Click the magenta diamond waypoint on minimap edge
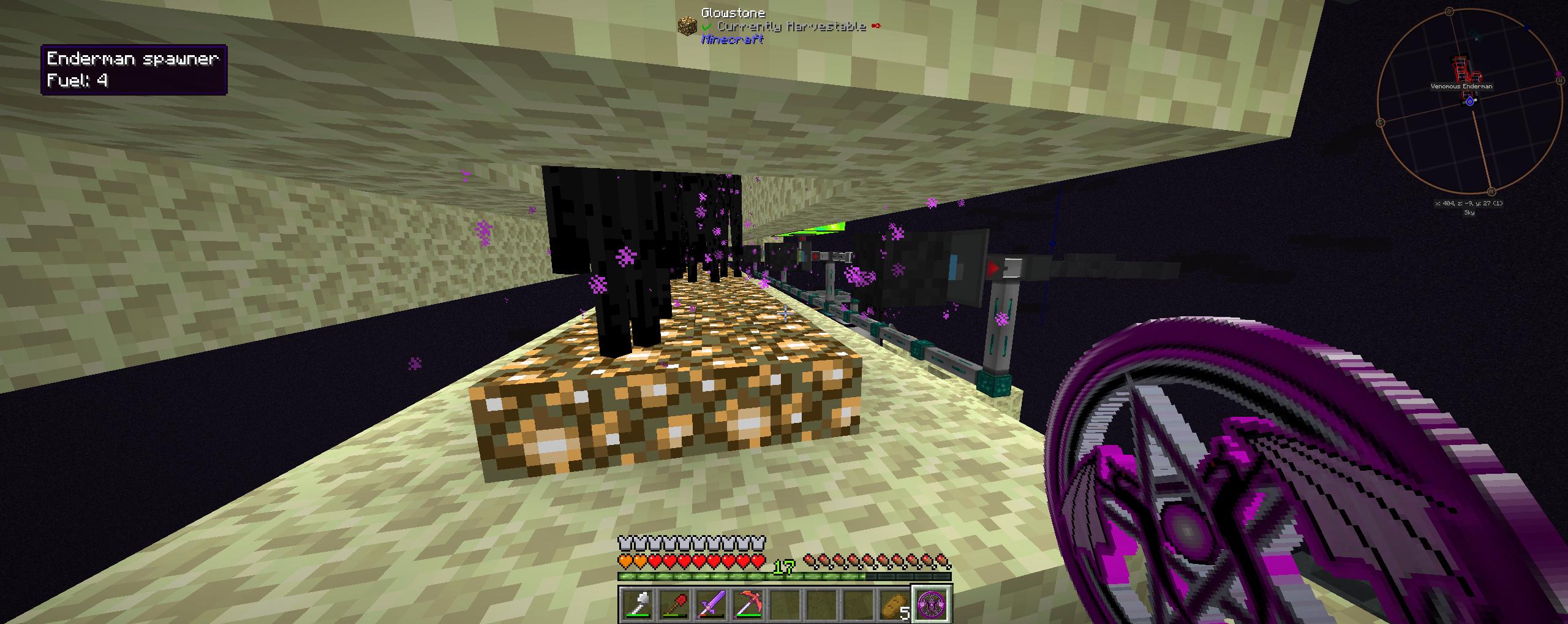This screenshot has width=1568, height=624. click(x=1559, y=75)
